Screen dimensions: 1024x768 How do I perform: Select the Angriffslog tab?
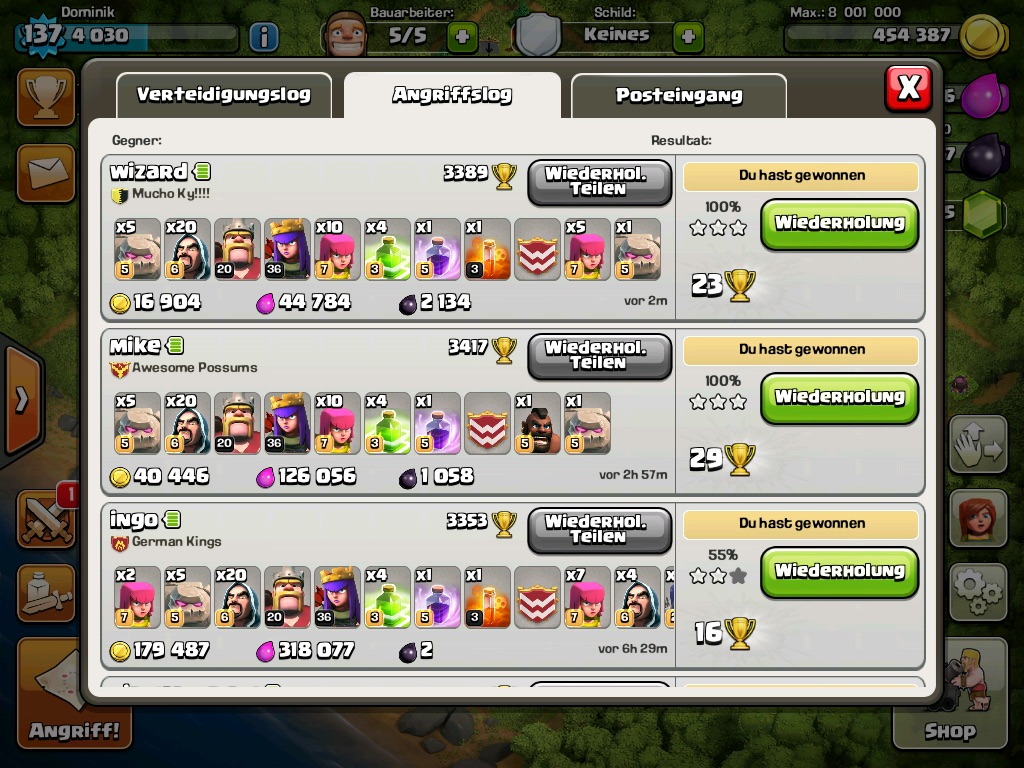coord(452,95)
